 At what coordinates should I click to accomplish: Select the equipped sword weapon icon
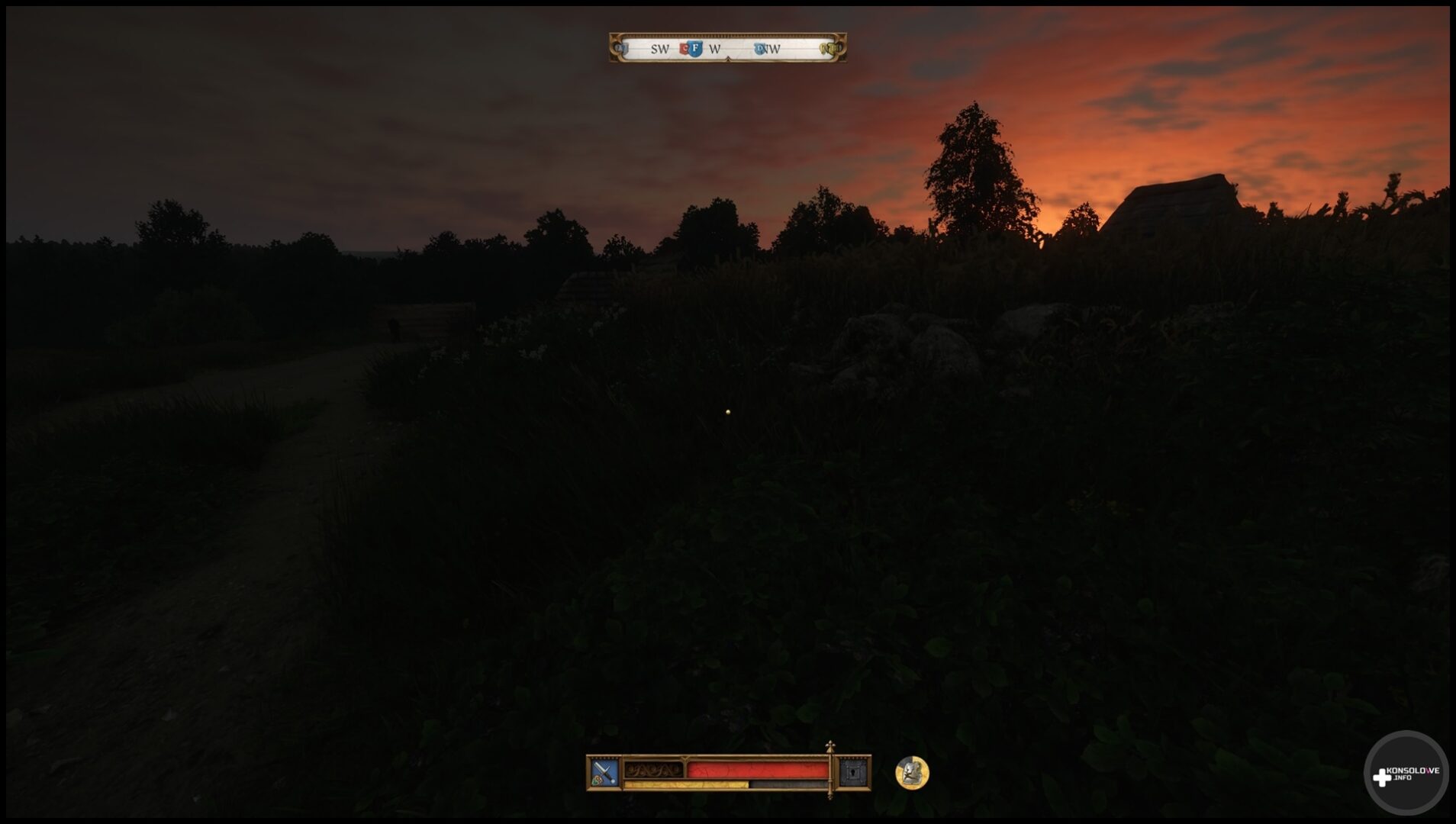(x=604, y=773)
